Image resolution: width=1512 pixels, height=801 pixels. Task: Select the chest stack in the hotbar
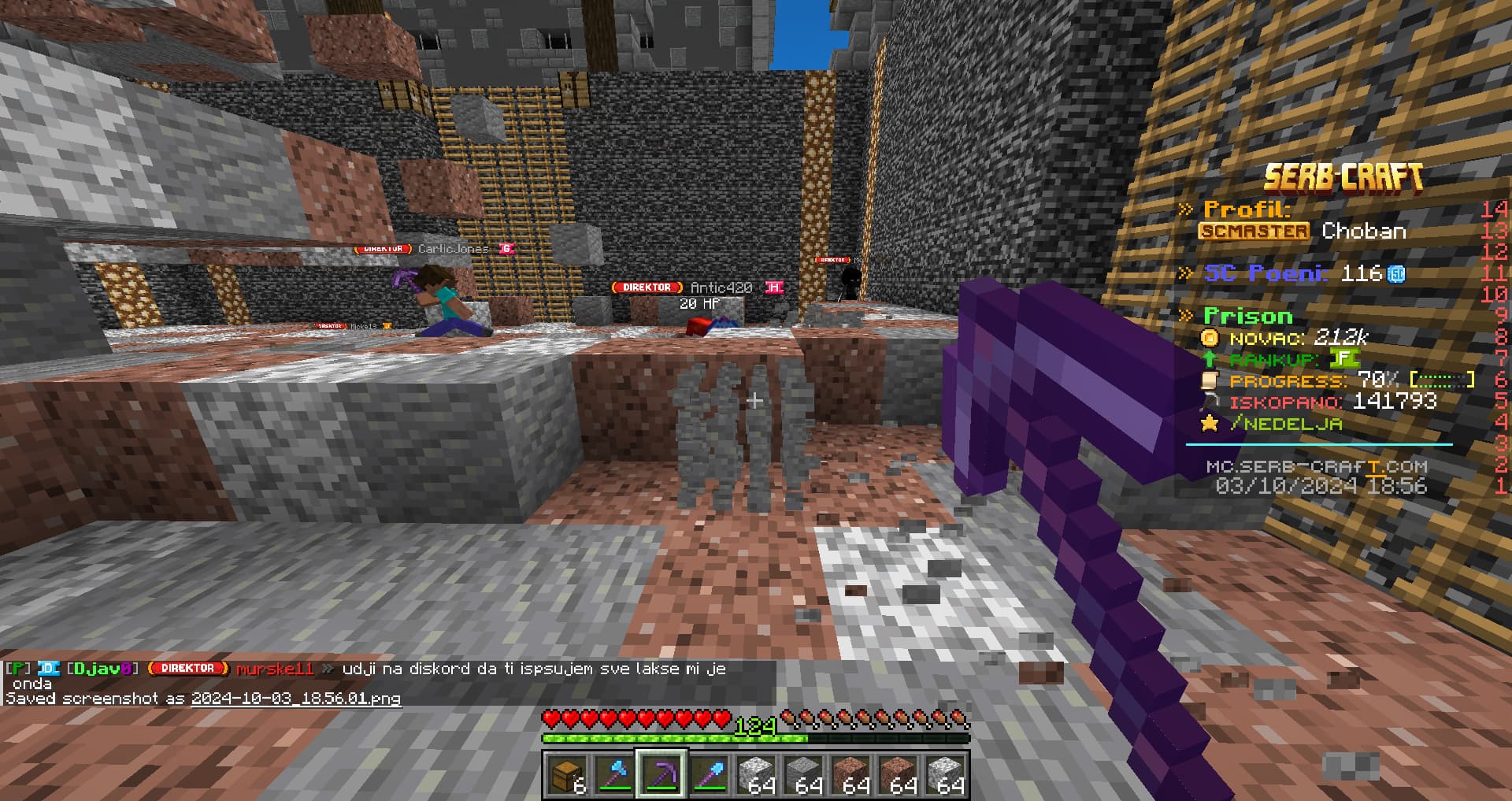pos(567,775)
